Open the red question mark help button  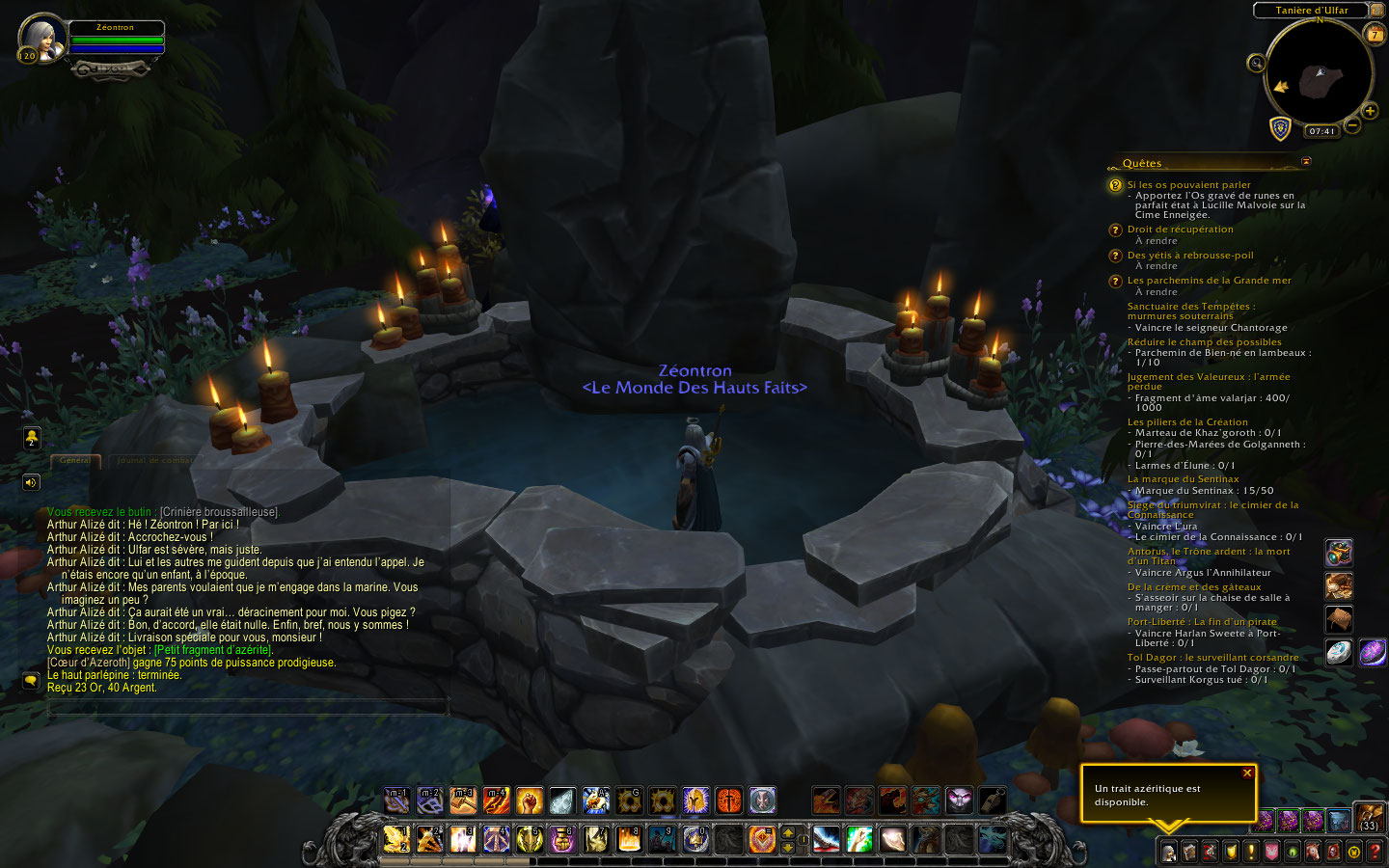[x=1375, y=852]
